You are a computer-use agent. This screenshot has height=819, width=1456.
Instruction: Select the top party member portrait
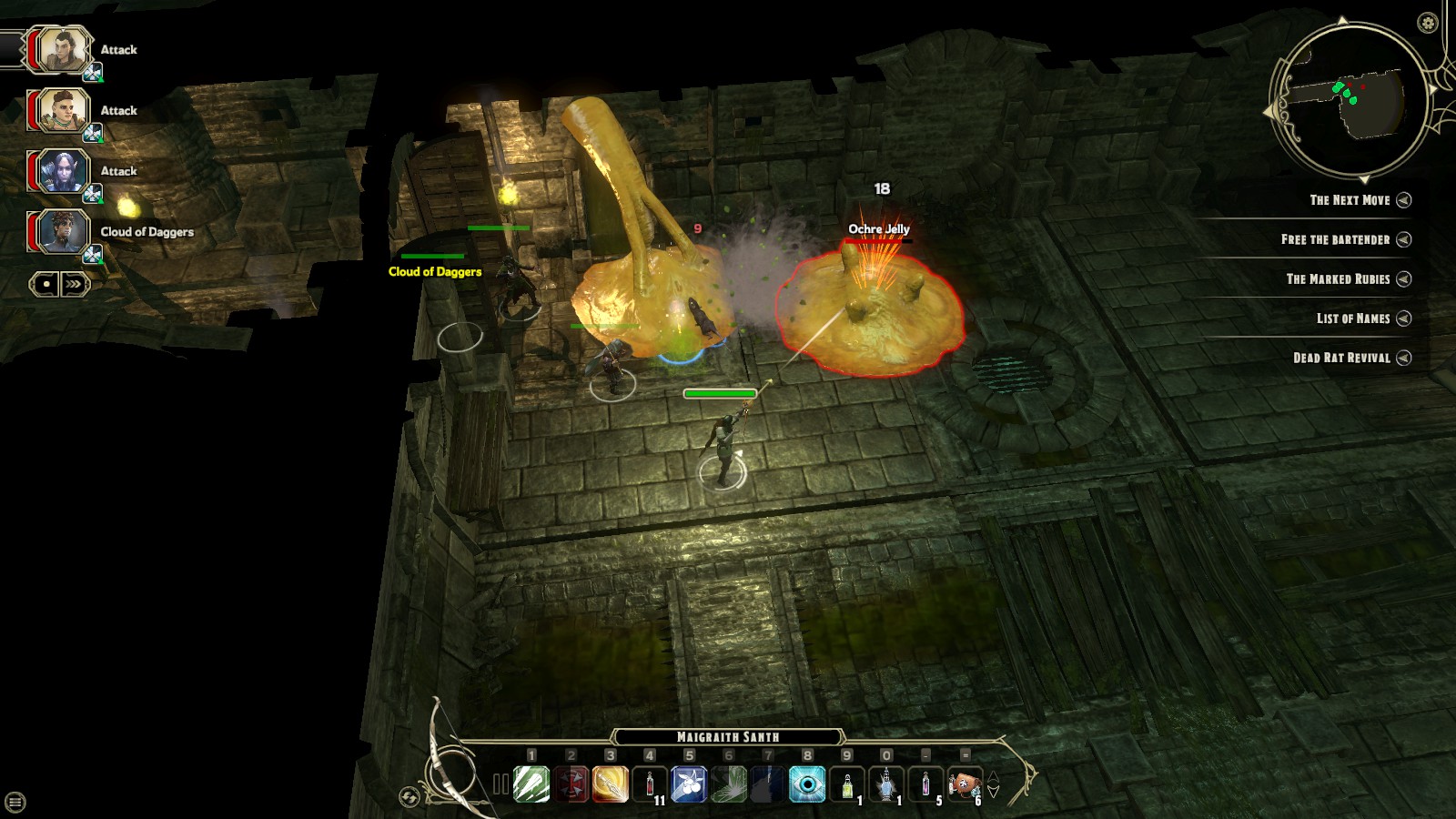pyautogui.click(x=63, y=49)
